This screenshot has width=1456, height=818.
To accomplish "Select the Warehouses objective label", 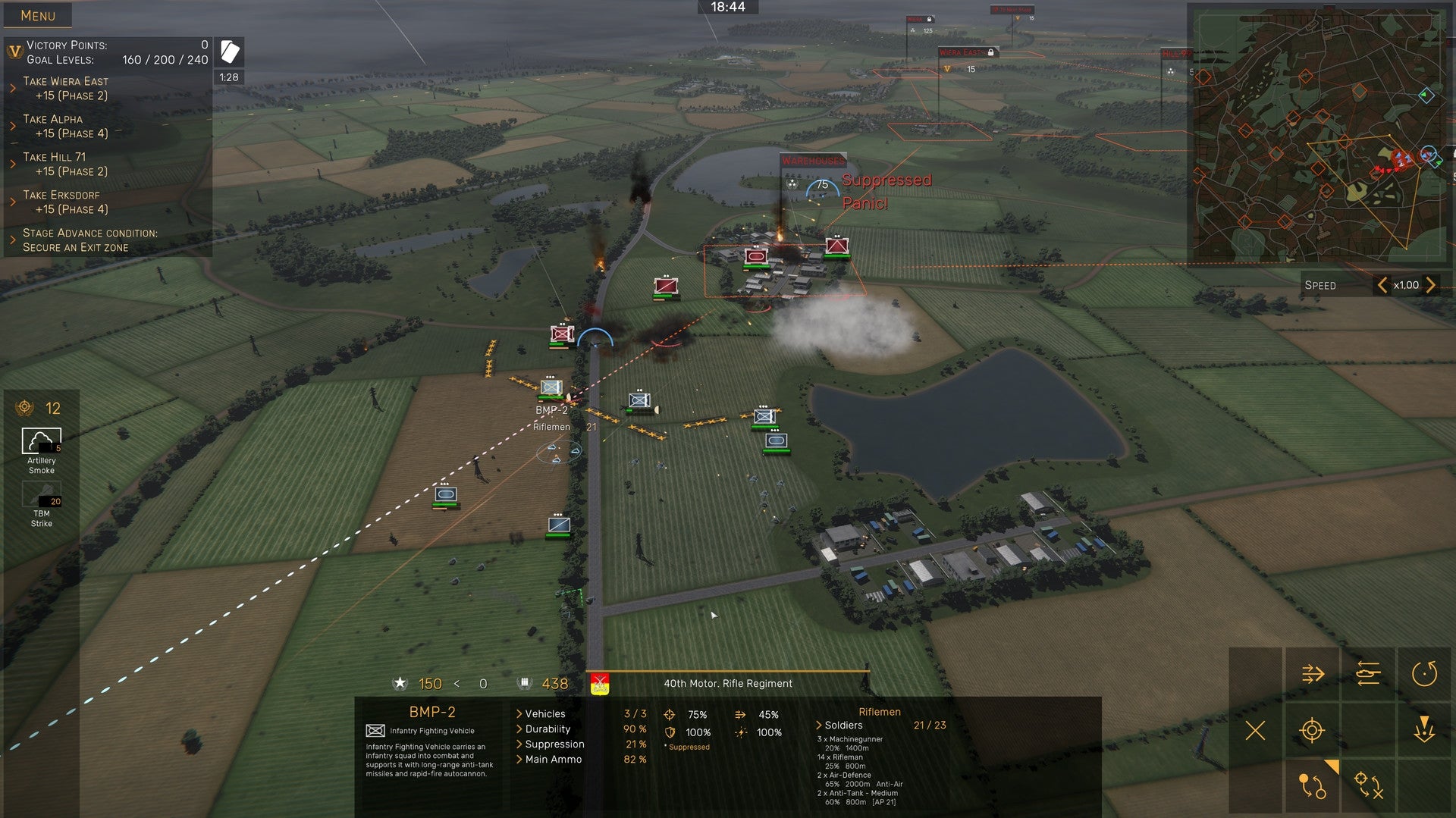I will click(x=814, y=161).
